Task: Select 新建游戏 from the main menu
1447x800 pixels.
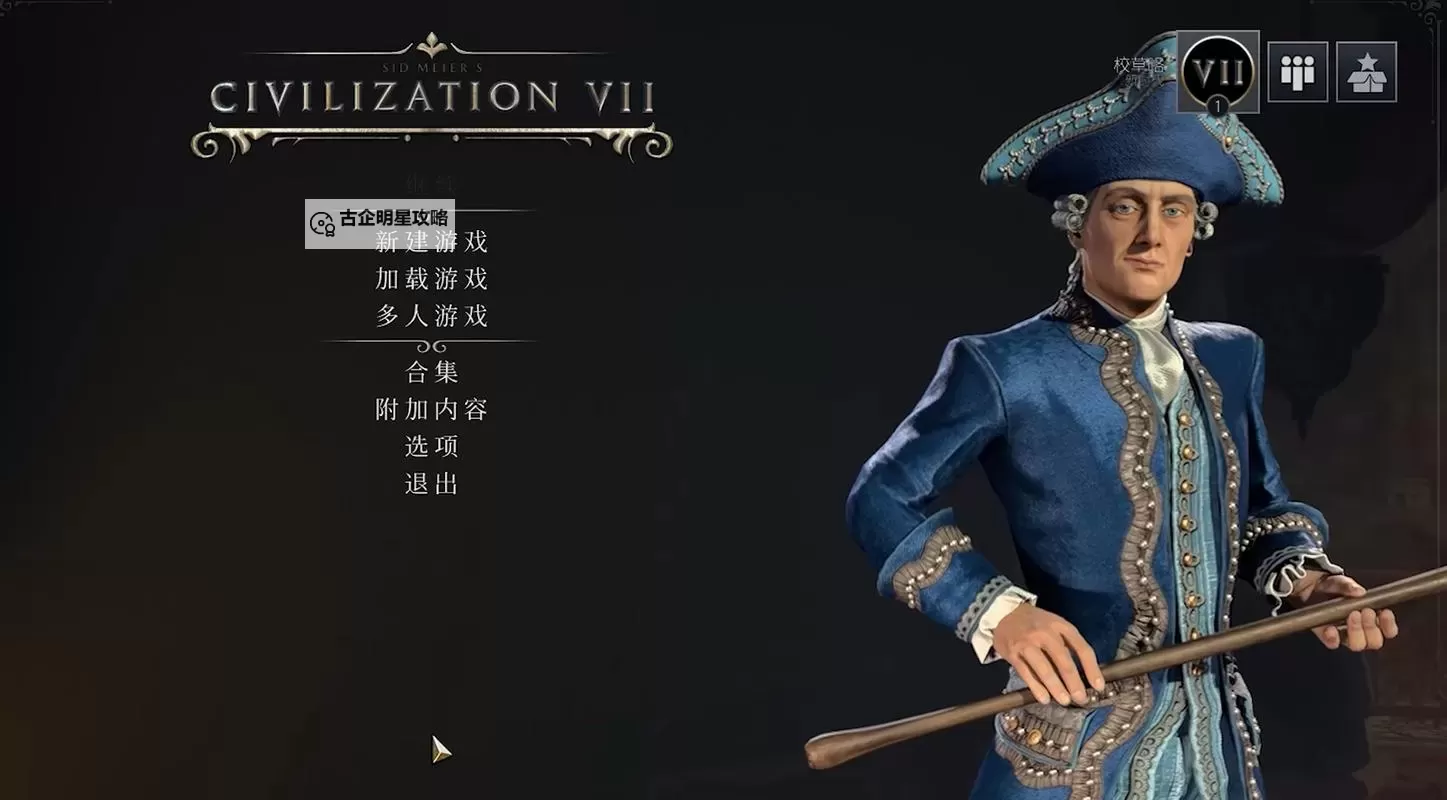Action: (430, 241)
